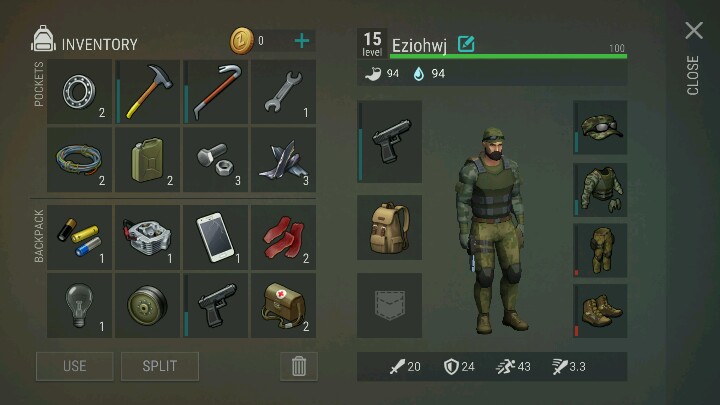Choose the light bulb slot
Viewport: 720px width, 405px height.
pos(80,305)
